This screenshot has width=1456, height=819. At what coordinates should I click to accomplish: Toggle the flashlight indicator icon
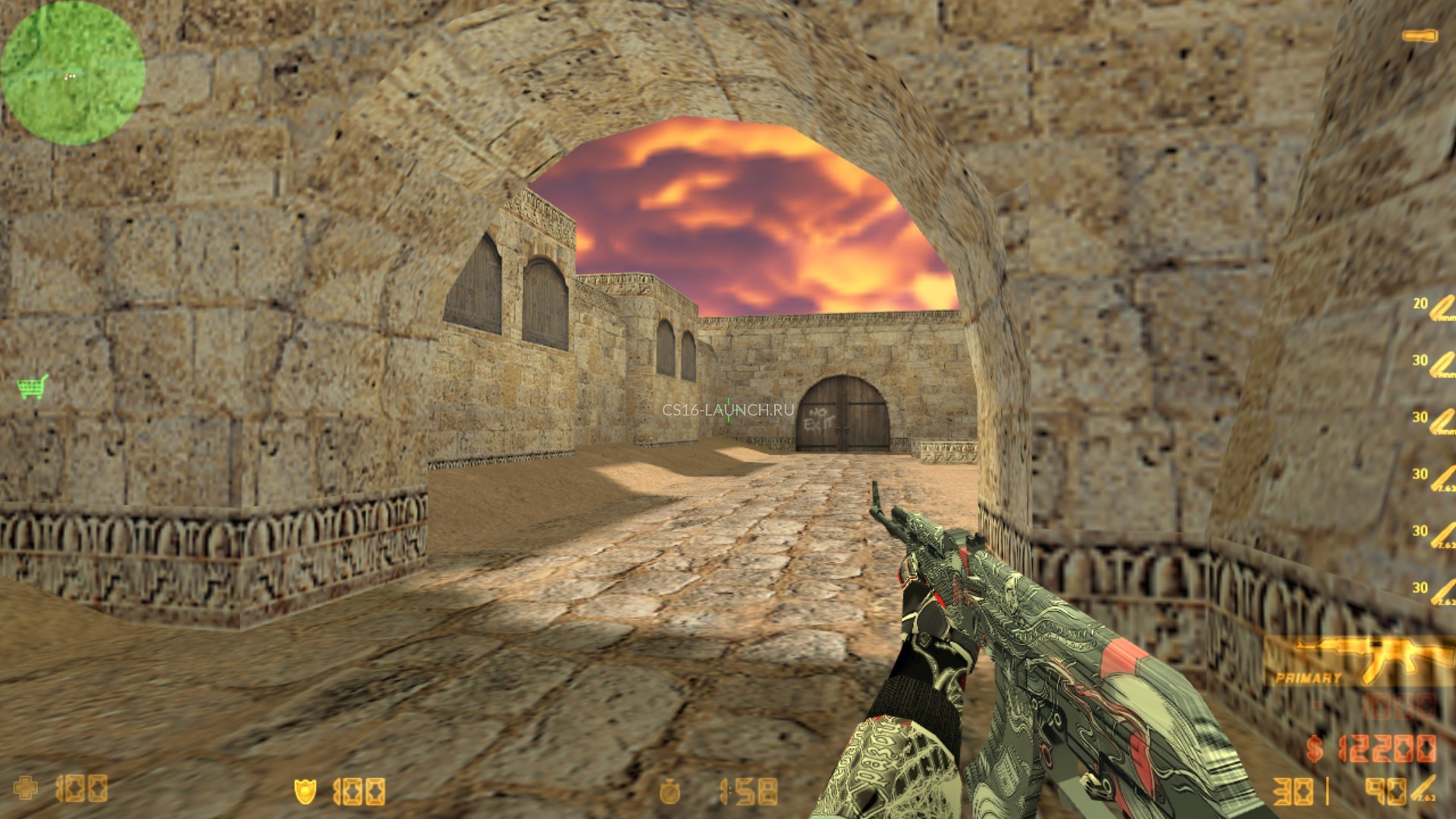tap(1420, 36)
